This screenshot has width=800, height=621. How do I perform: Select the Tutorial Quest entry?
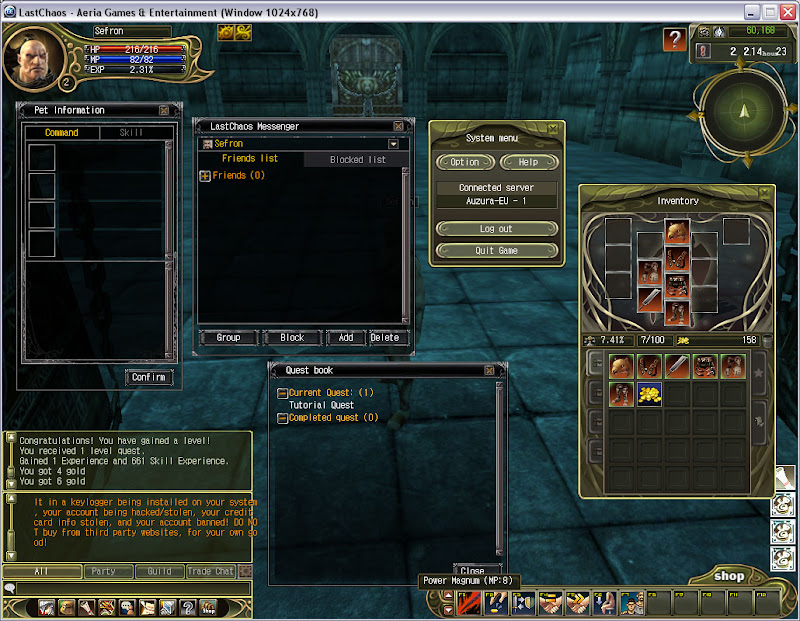[x=321, y=405]
